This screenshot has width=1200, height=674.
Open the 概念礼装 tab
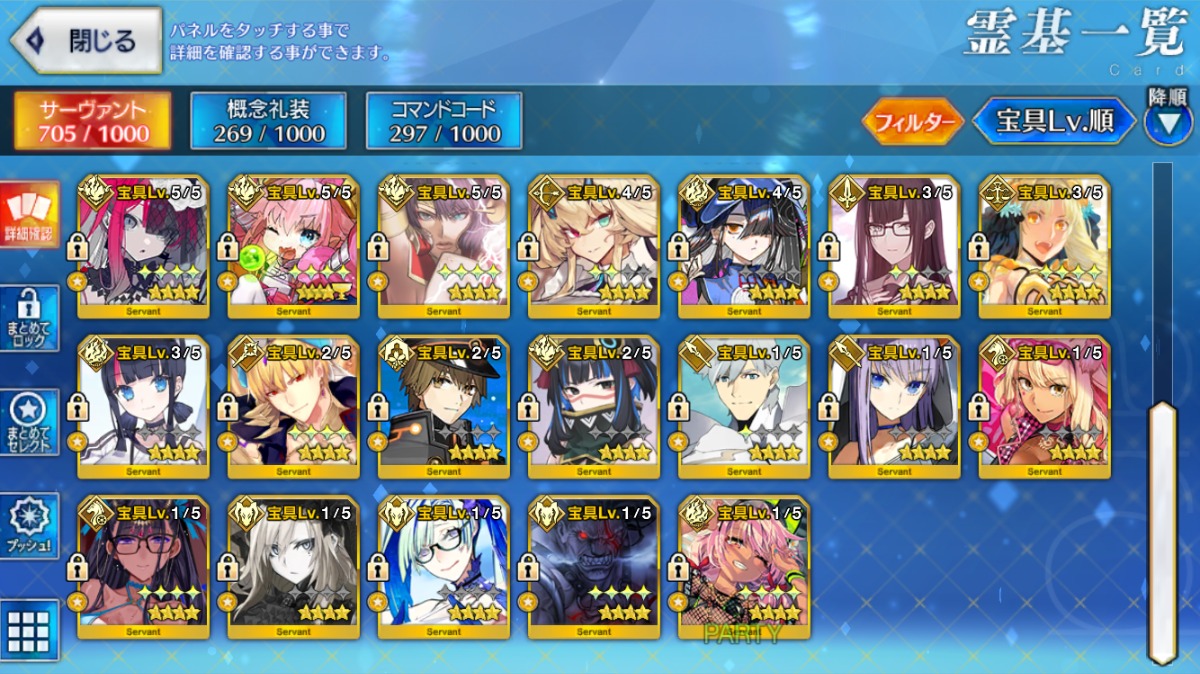268,121
